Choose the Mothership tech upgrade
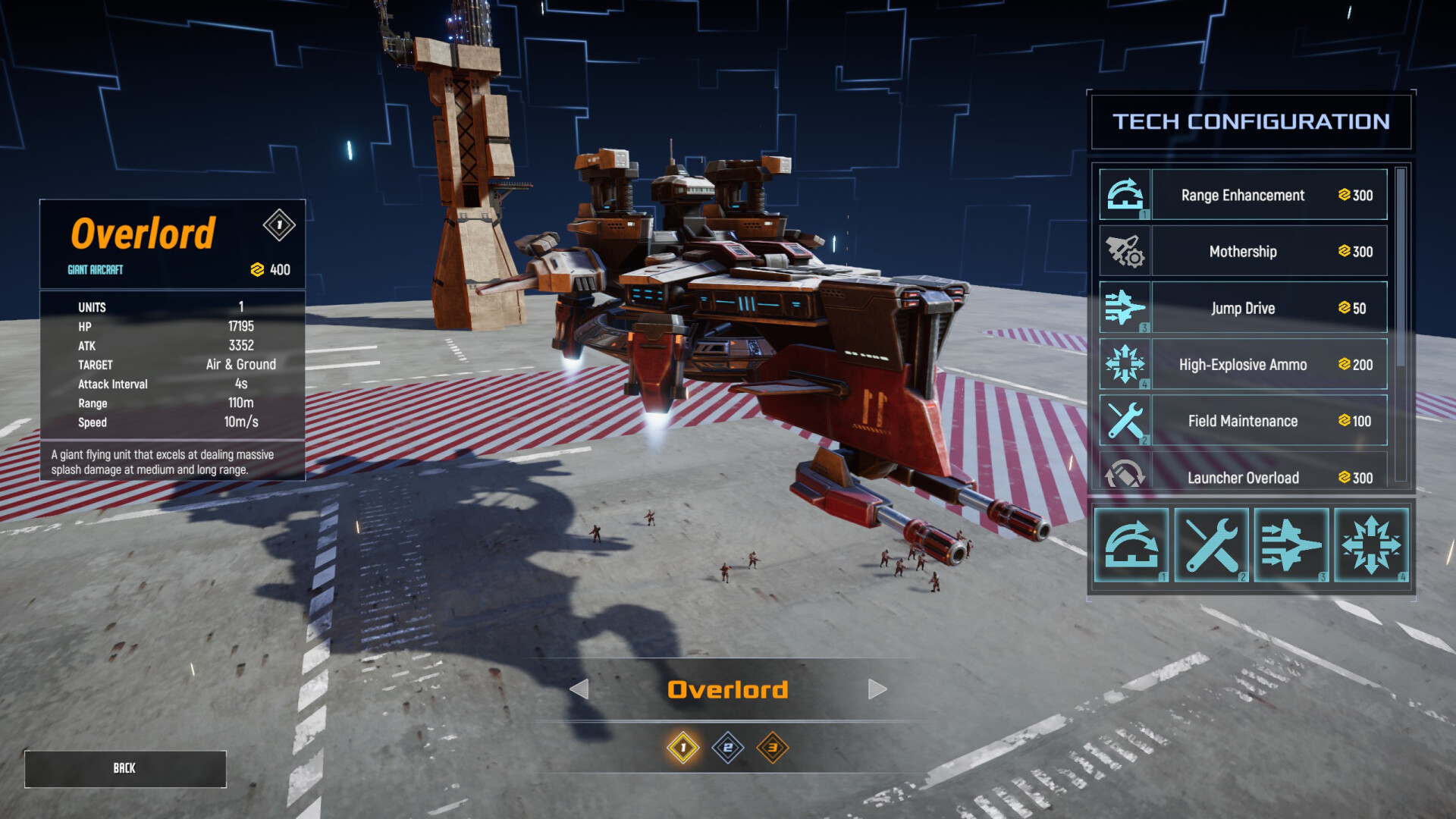This screenshot has width=1456, height=819. 1243,251
